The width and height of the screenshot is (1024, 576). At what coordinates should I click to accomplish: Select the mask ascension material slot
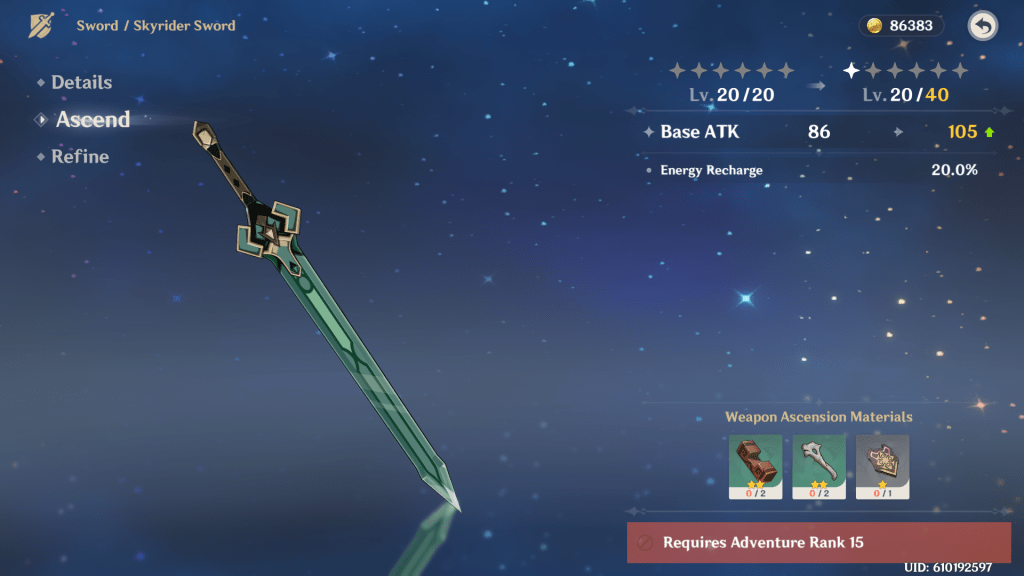(x=882, y=466)
